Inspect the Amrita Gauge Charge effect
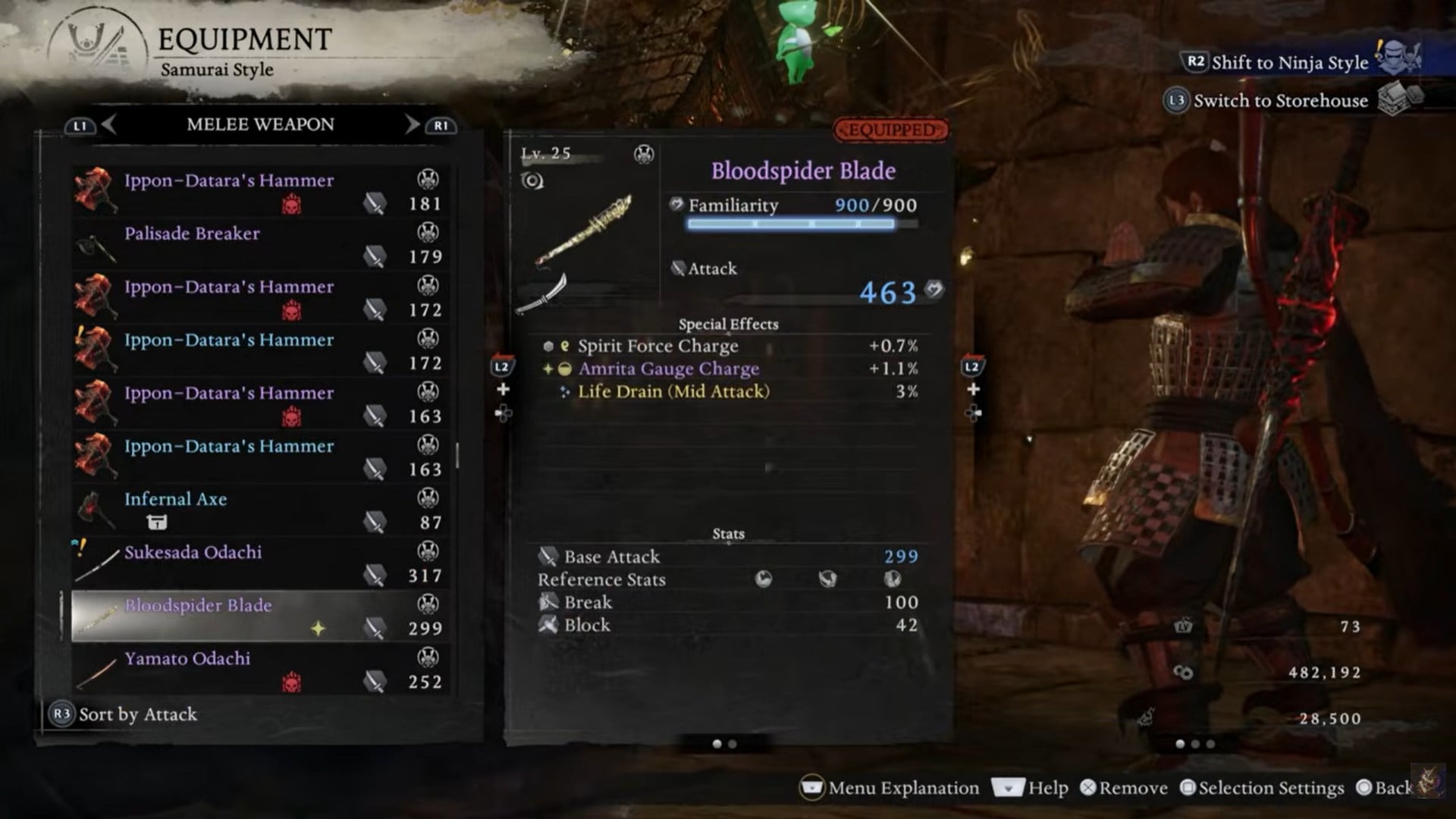1456x819 pixels. tap(668, 369)
